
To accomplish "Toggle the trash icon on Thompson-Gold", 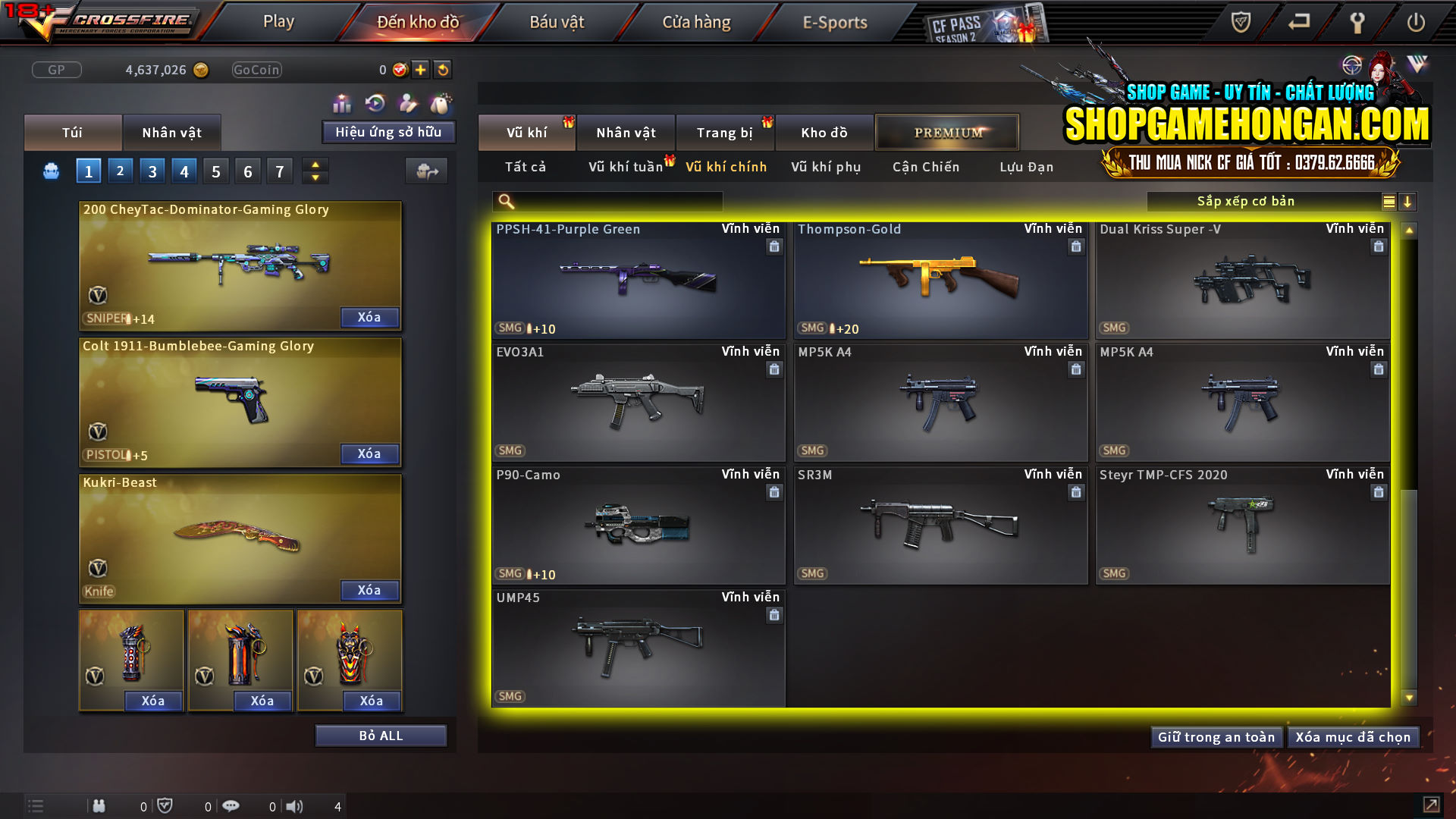I will [x=1076, y=246].
